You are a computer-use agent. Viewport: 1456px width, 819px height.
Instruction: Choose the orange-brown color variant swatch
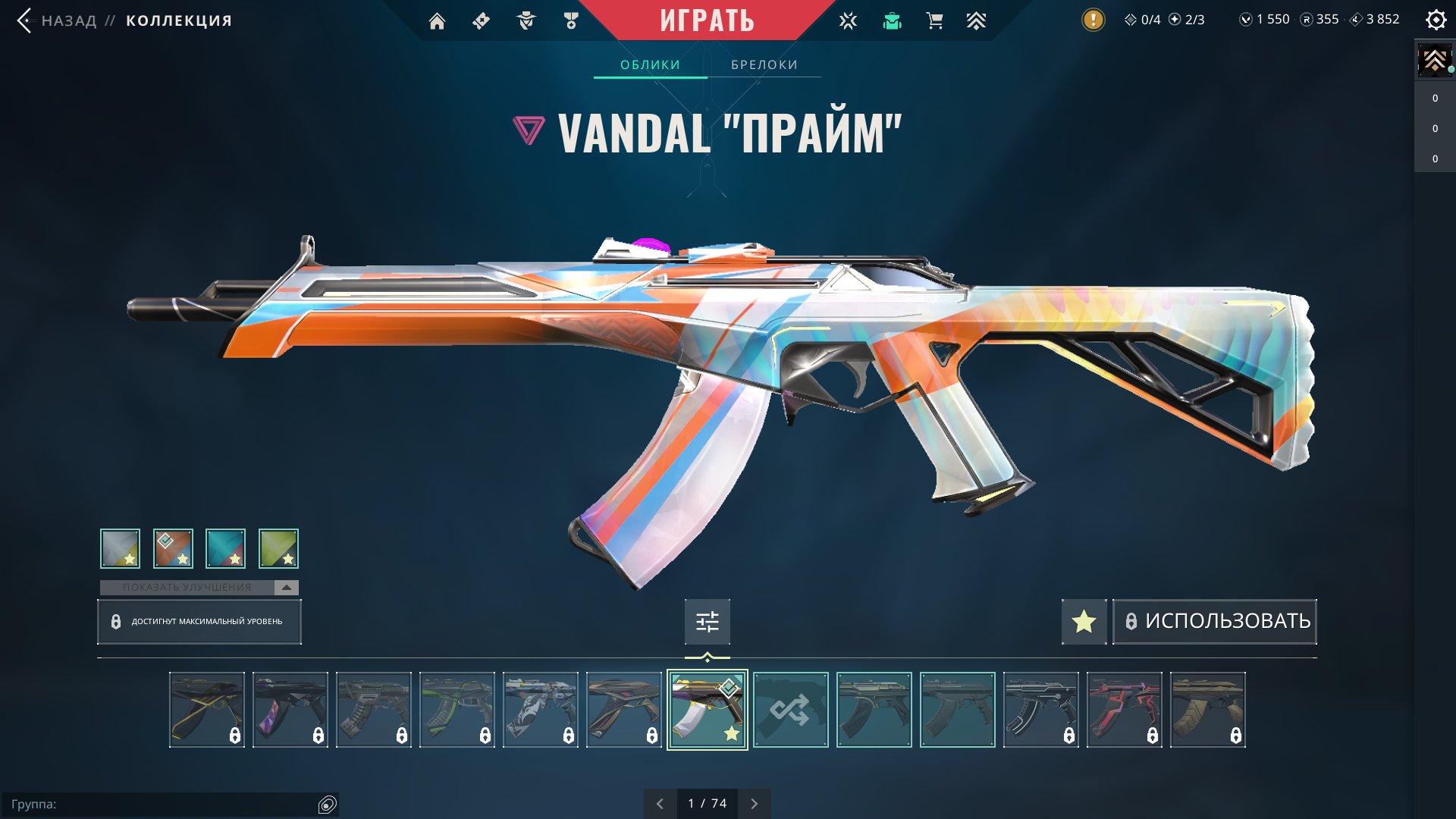click(173, 548)
